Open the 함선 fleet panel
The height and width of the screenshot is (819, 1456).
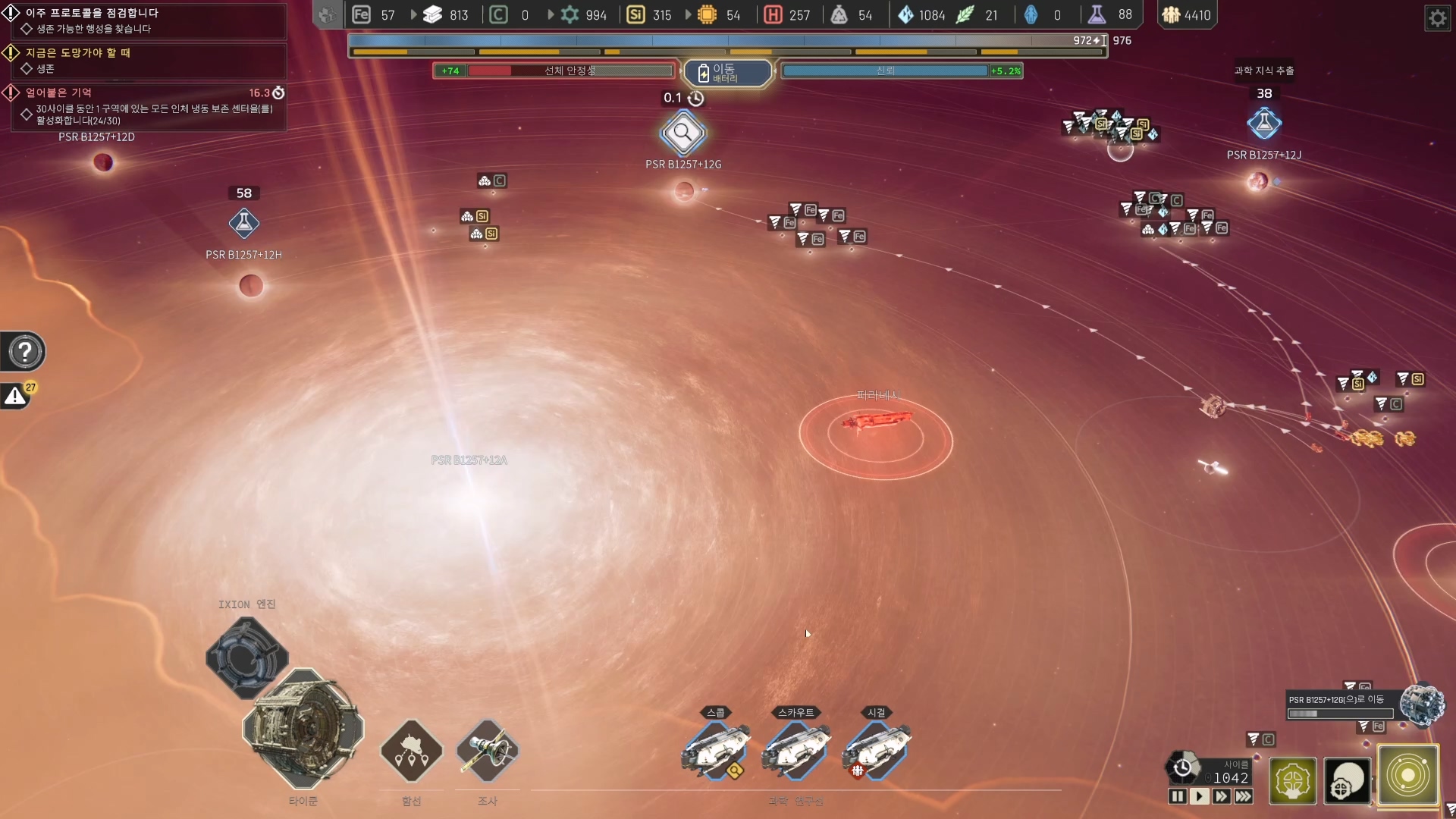(411, 752)
